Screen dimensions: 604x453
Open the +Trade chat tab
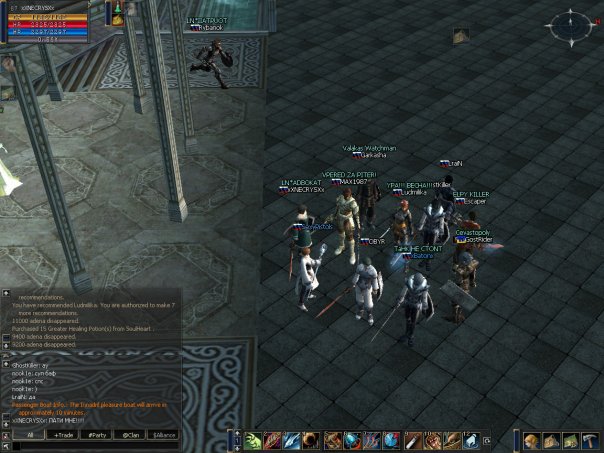point(63,436)
